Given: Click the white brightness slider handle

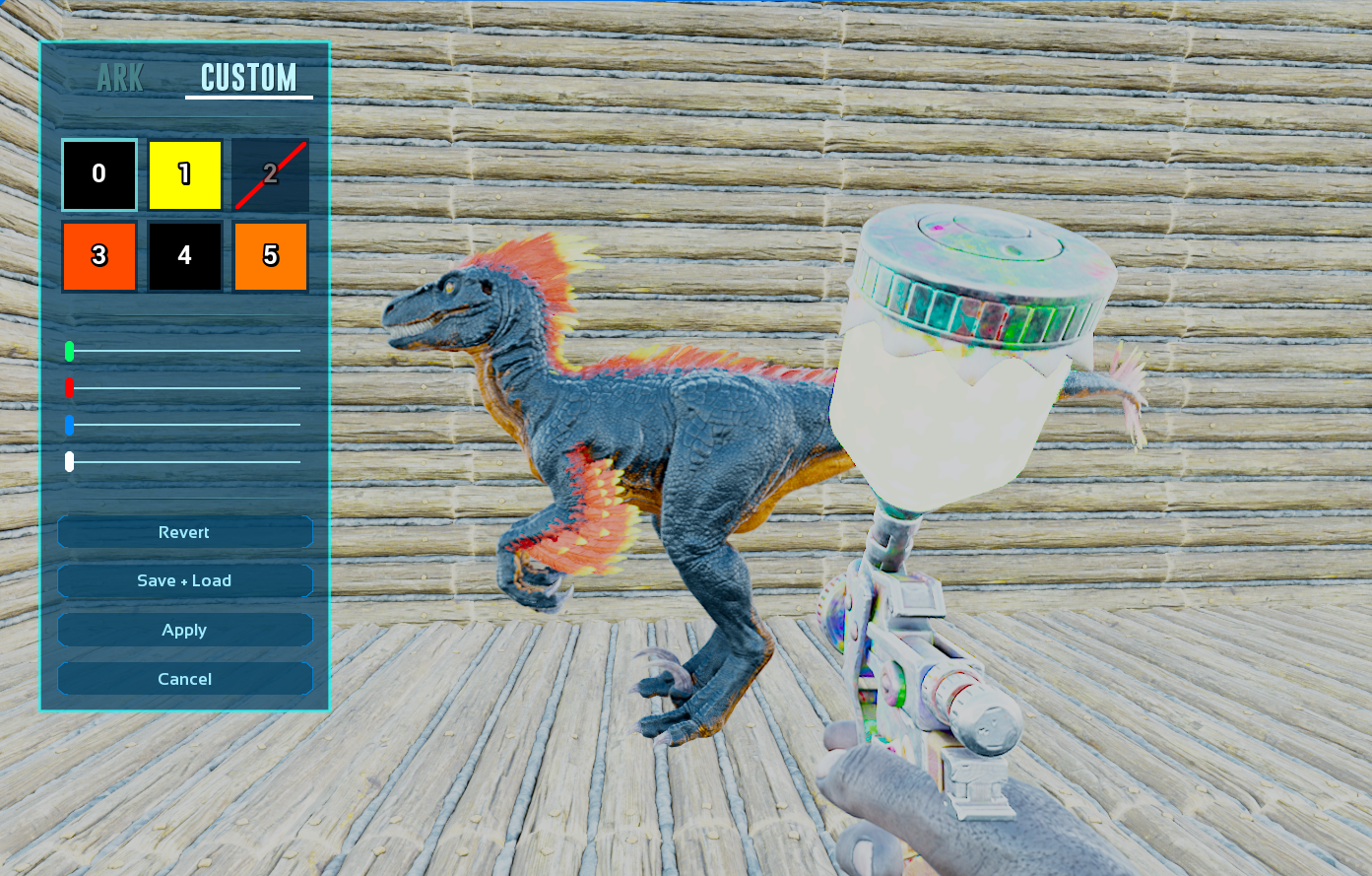Looking at the screenshot, I should pos(69,461).
